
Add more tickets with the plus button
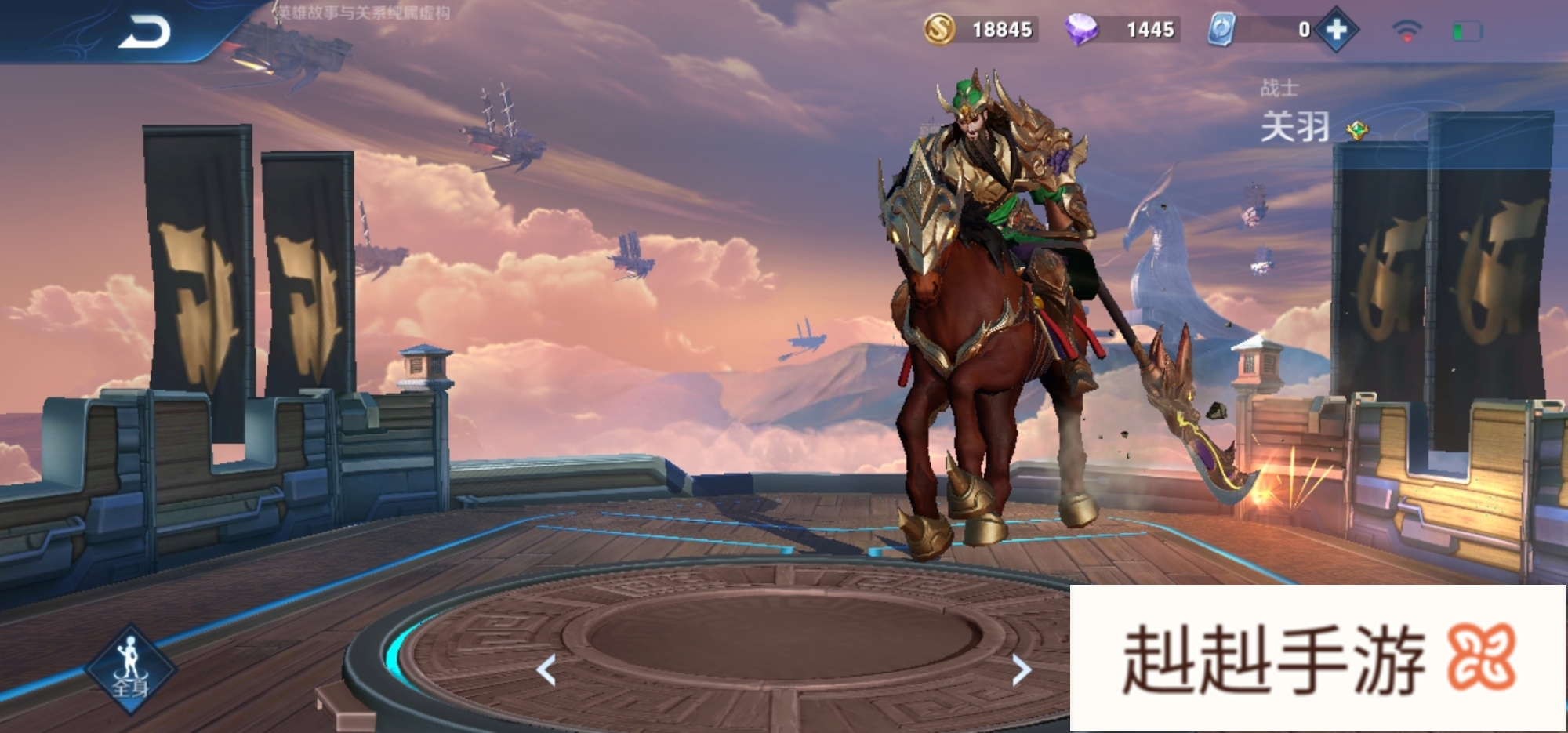pyautogui.click(x=1337, y=30)
